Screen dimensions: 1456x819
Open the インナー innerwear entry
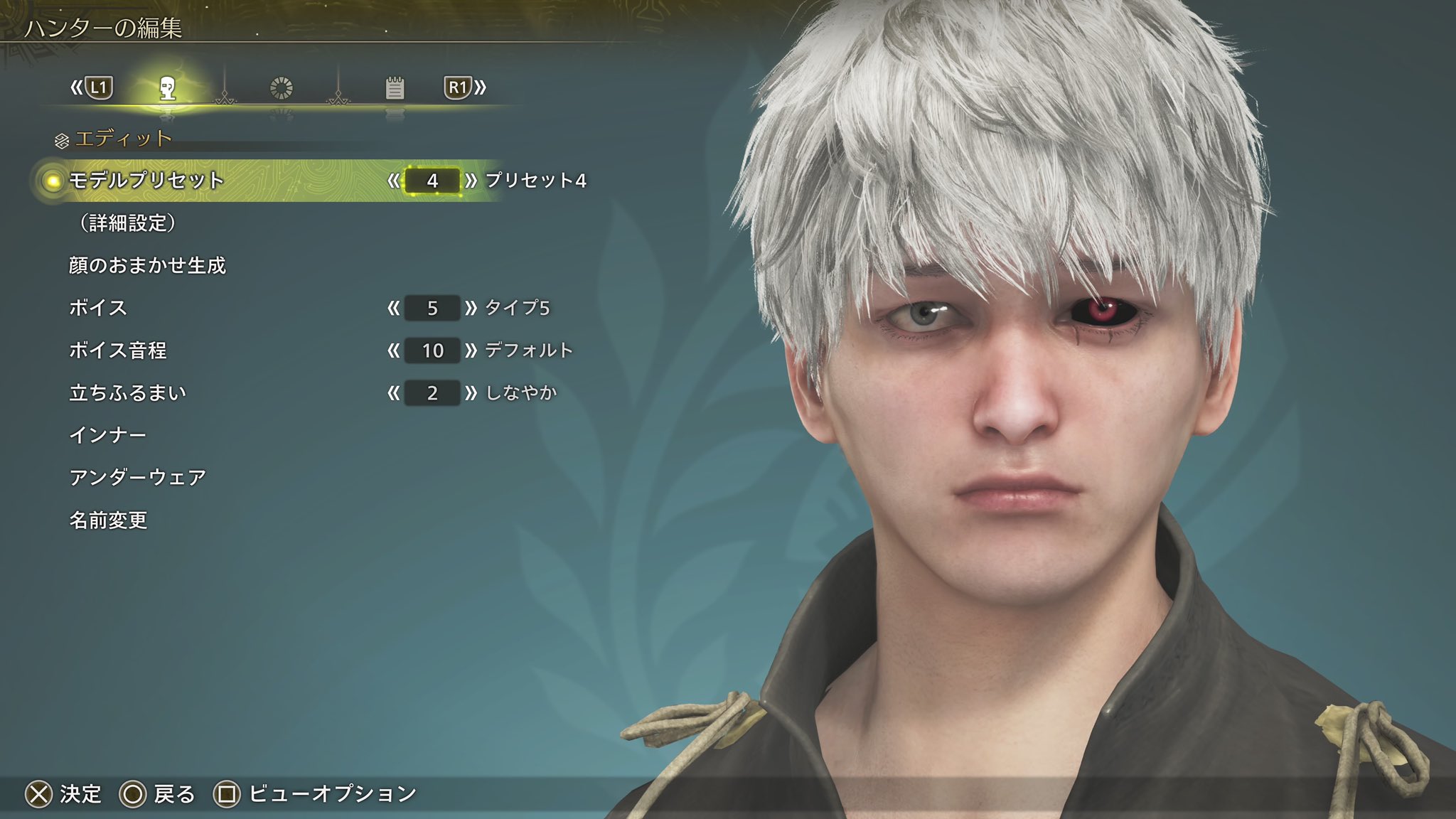[108, 435]
